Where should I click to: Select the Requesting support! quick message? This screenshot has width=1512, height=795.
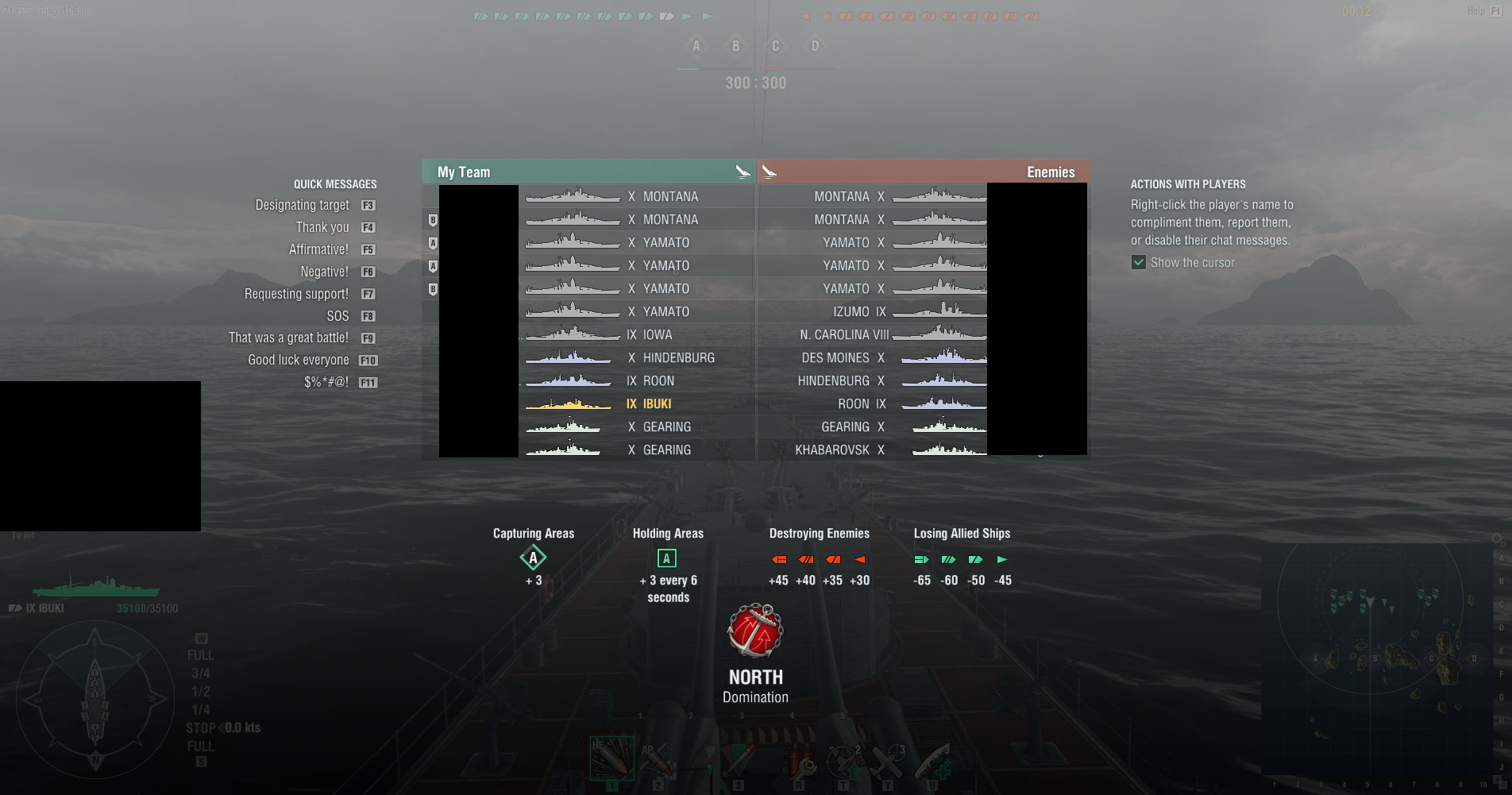click(x=296, y=294)
